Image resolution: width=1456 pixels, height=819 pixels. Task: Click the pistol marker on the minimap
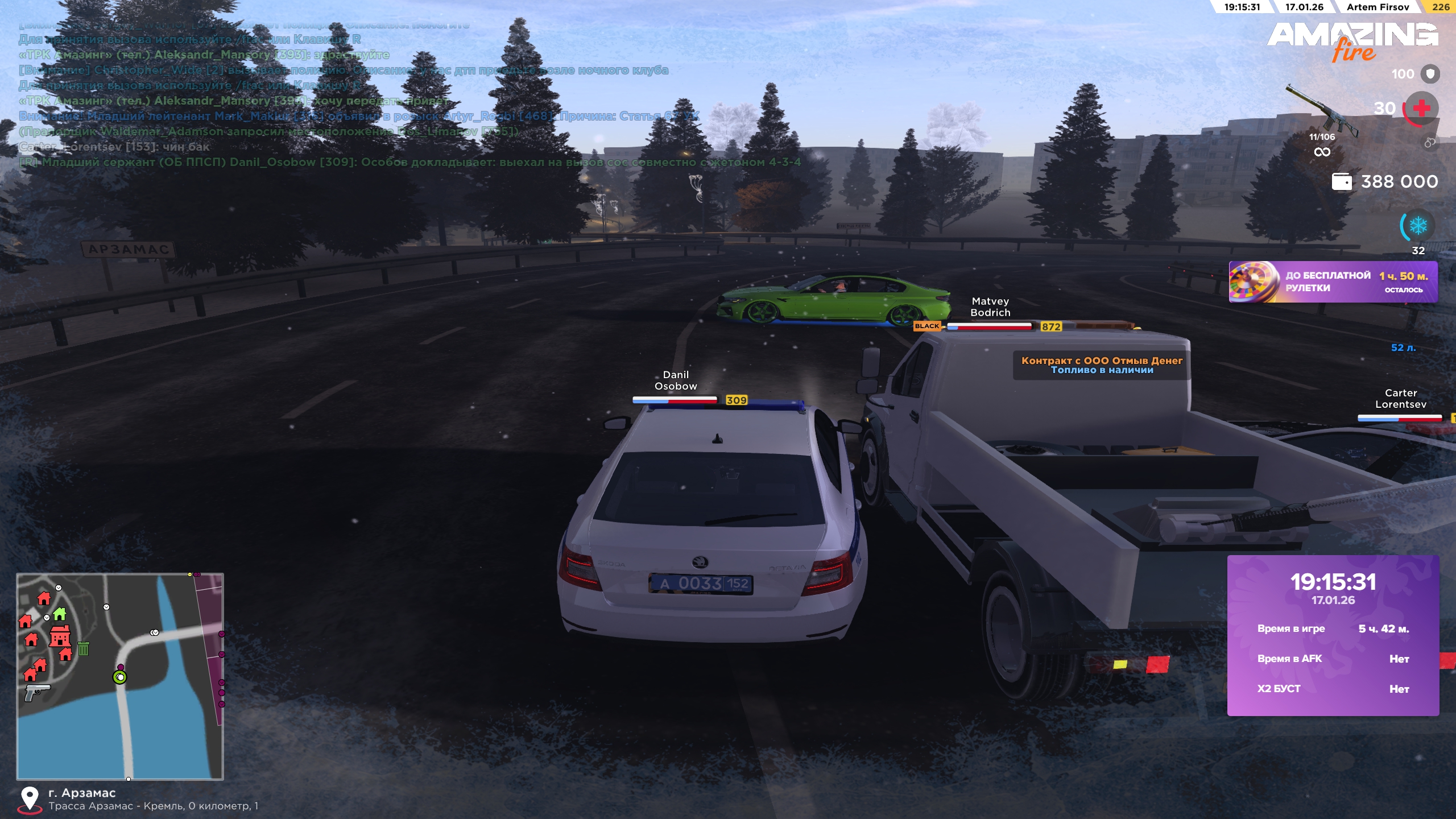[x=37, y=692]
